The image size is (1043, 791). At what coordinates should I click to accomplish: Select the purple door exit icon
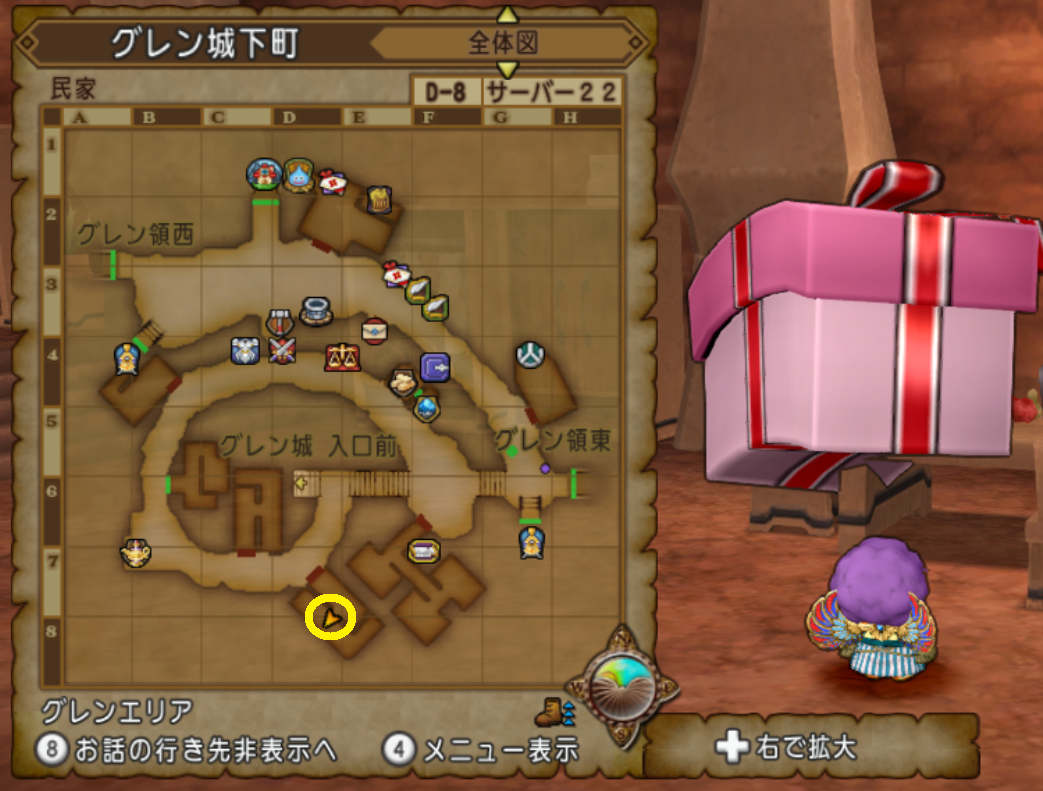tap(435, 368)
